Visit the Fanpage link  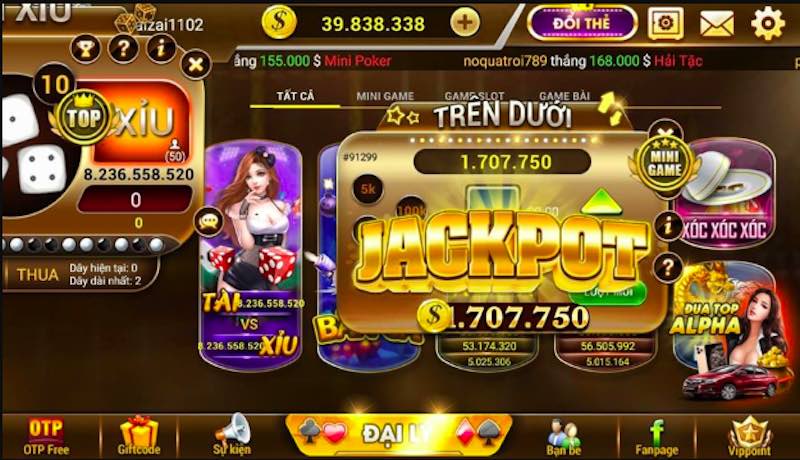[x=657, y=435]
